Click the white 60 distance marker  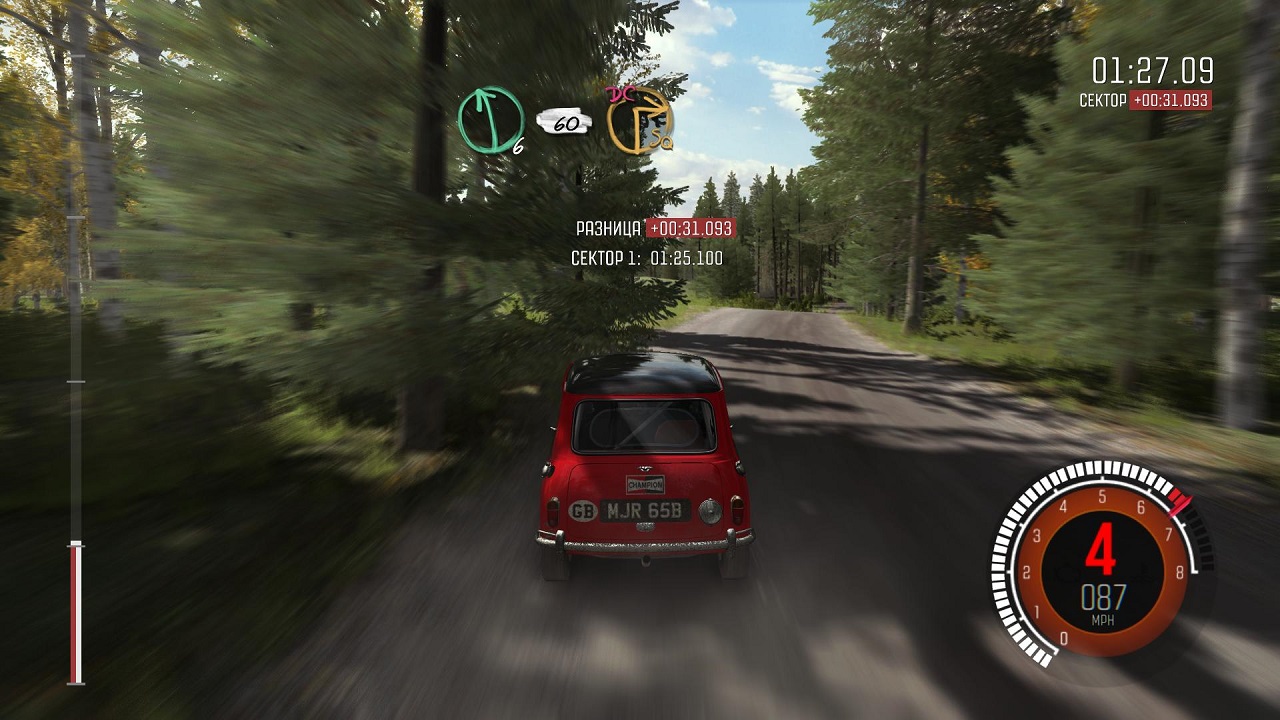pyautogui.click(x=565, y=123)
